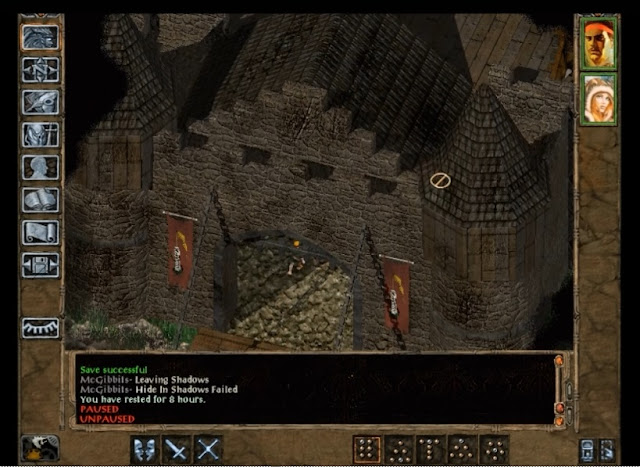Activate the guard shield action

tap(145, 449)
